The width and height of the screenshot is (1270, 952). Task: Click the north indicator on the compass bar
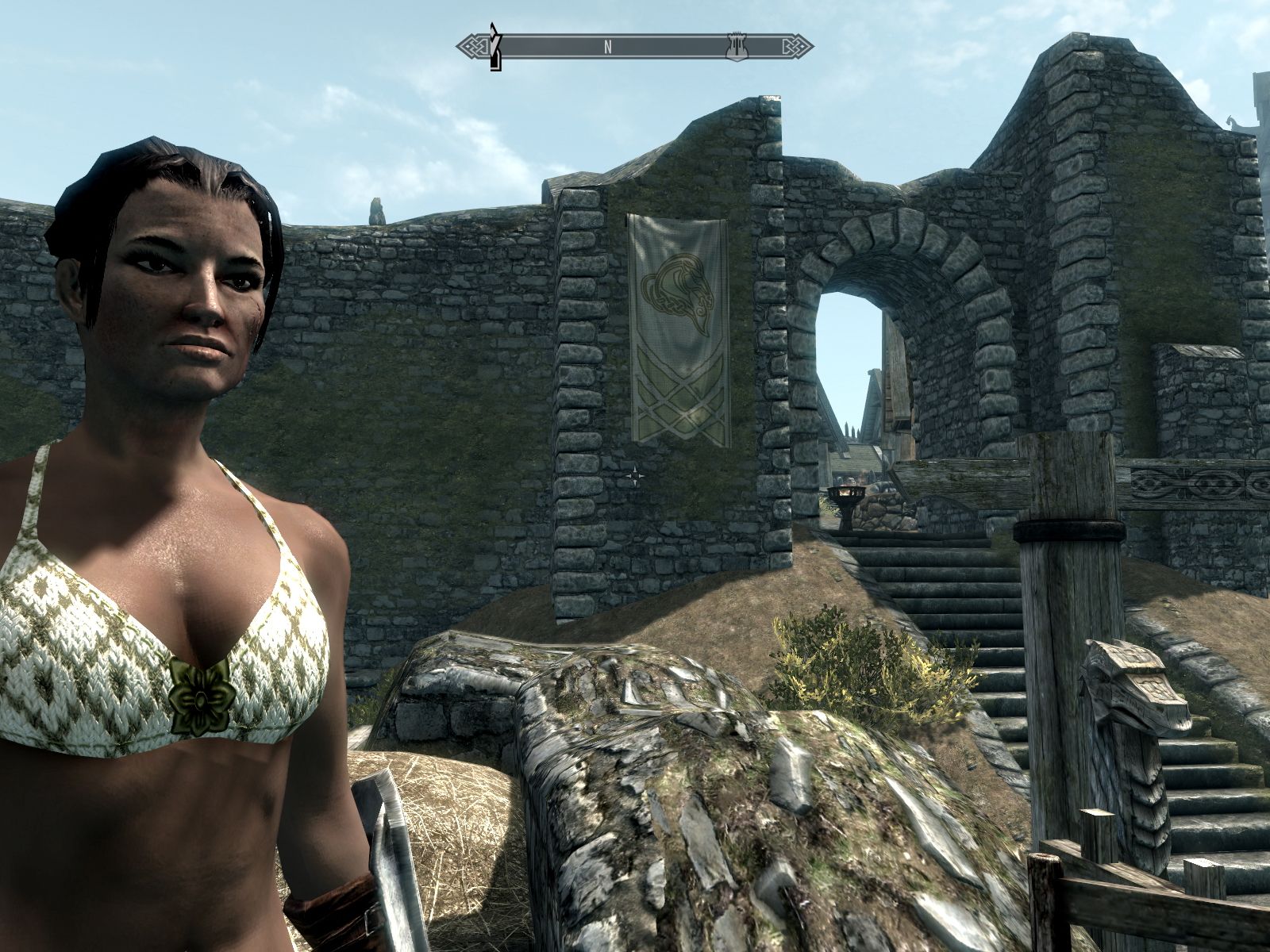tap(608, 47)
